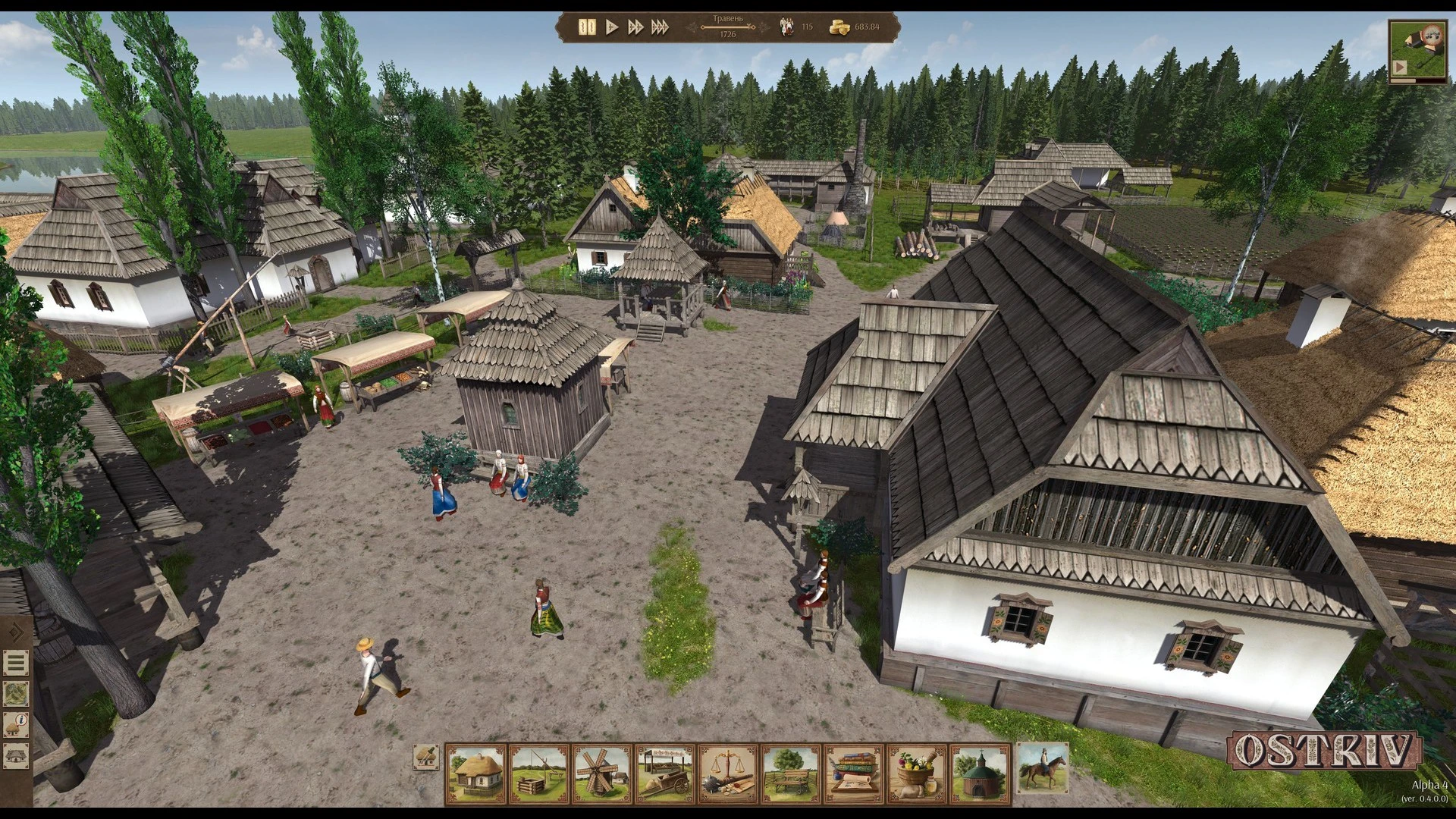Open the gold coins treasury icon
The image size is (1456, 819).
[x=839, y=27]
